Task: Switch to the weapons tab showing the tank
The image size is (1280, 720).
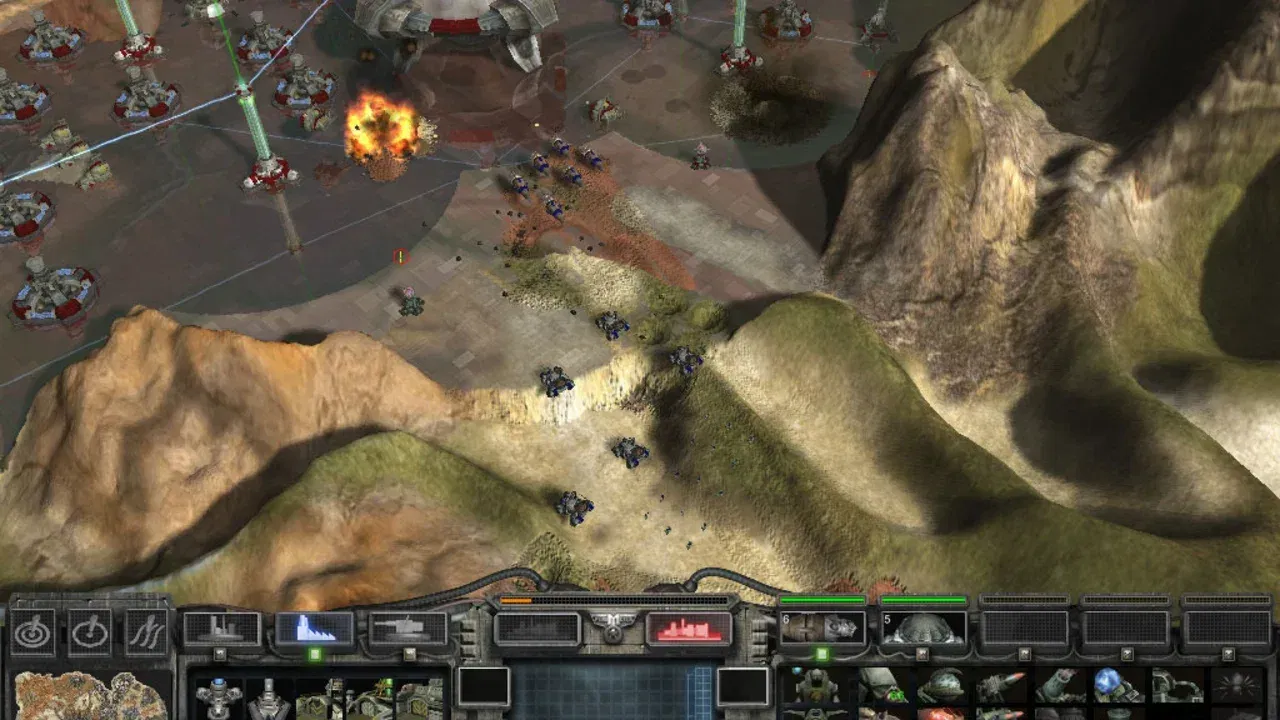Action: pos(407,626)
